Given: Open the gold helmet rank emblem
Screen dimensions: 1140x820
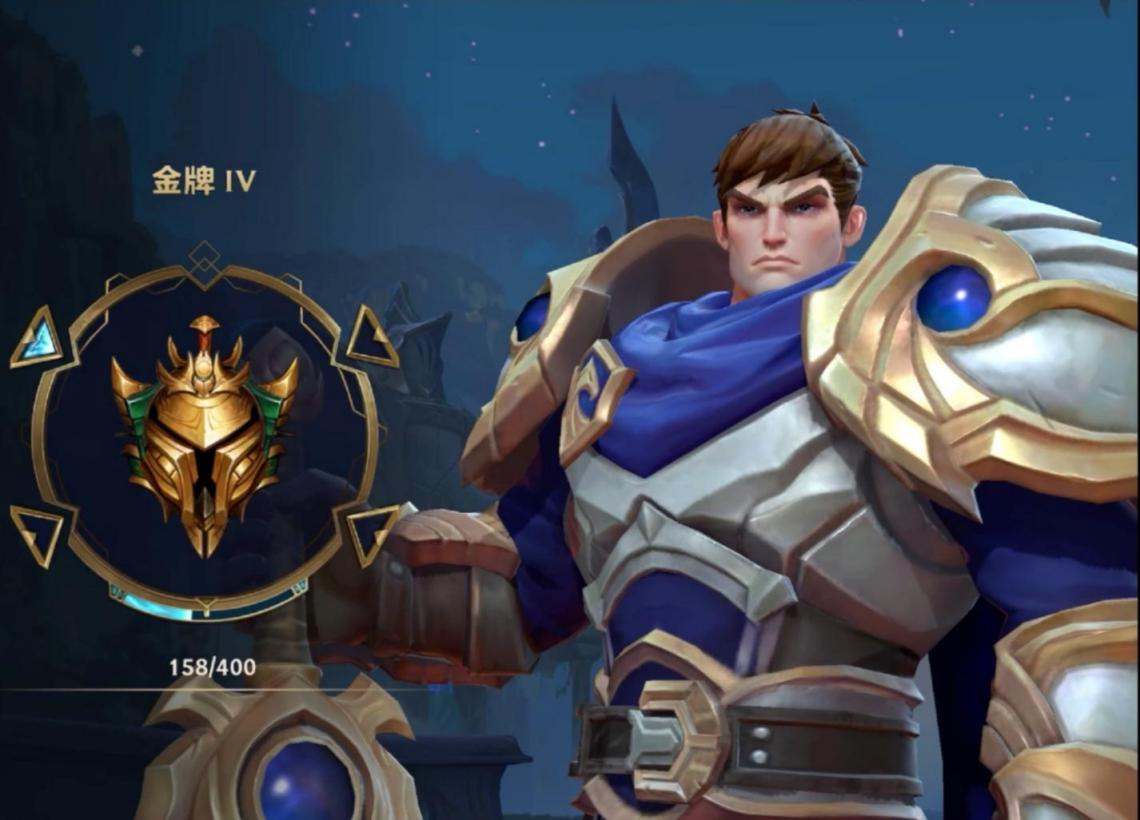Looking at the screenshot, I should point(205,431).
